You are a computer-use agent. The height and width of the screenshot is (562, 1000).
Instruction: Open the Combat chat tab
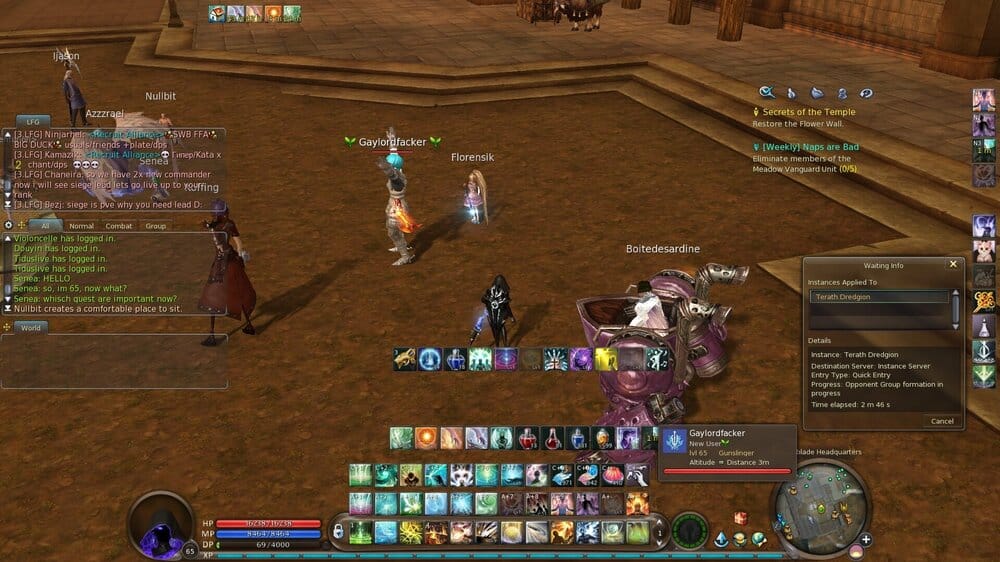tap(119, 226)
